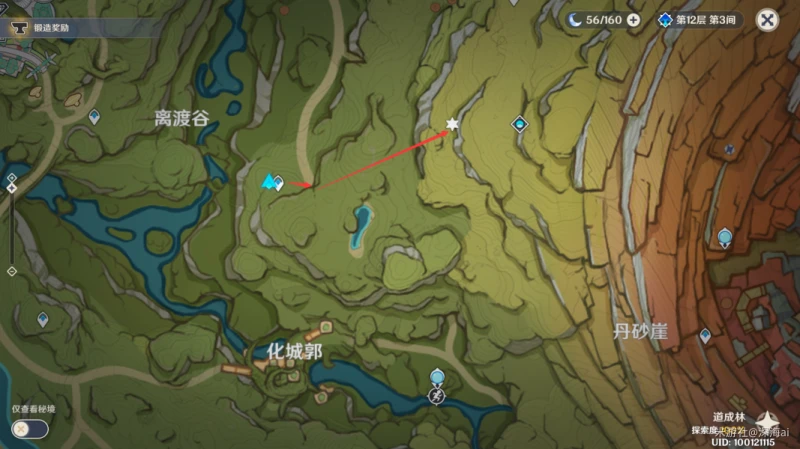
Task: Select the waypoint near 离渡谷 label
Action: click(94, 118)
